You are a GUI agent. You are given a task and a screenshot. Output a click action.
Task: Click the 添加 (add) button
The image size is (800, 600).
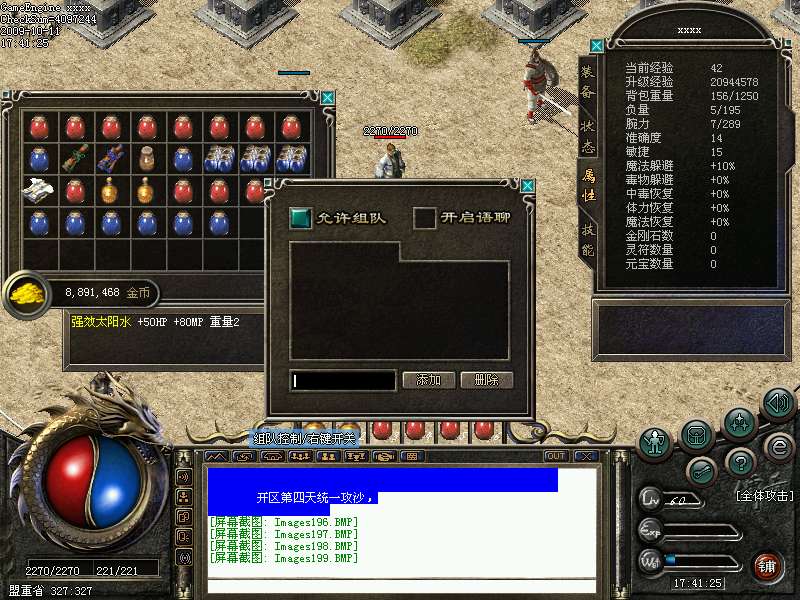coord(428,380)
